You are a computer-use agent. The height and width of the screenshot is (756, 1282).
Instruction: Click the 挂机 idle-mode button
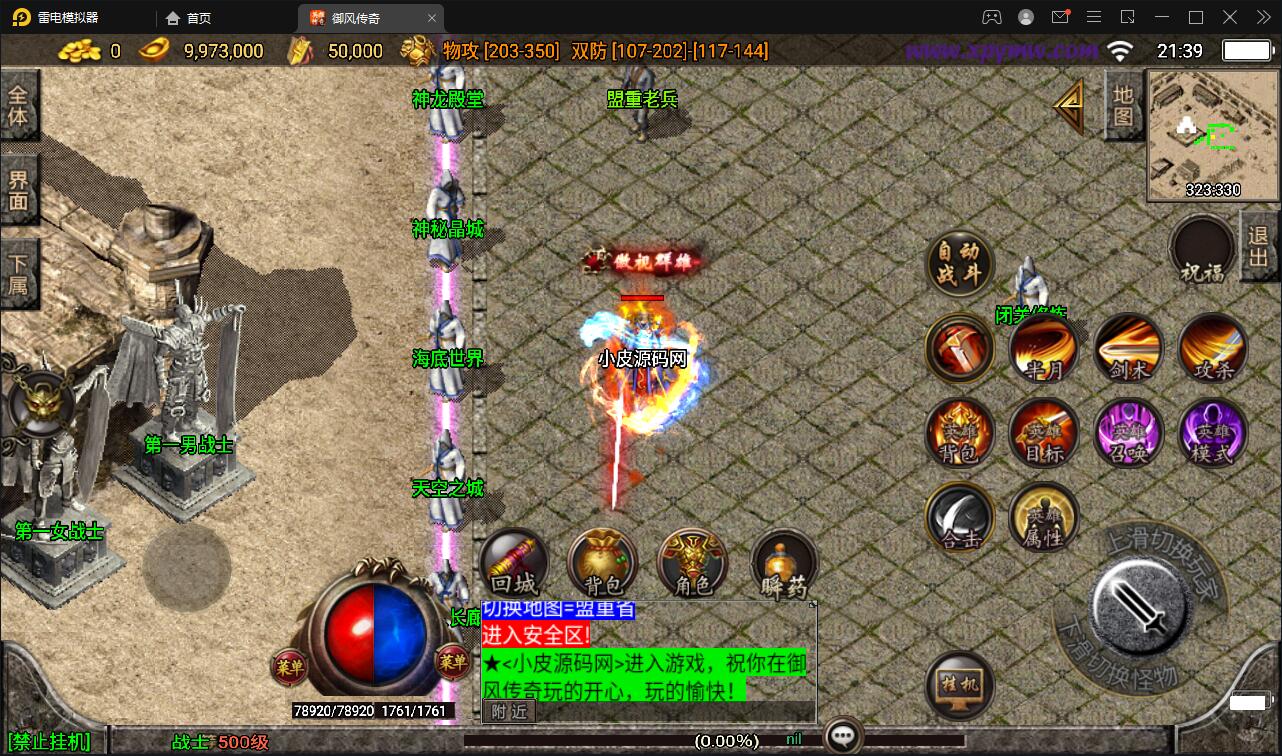click(960, 685)
